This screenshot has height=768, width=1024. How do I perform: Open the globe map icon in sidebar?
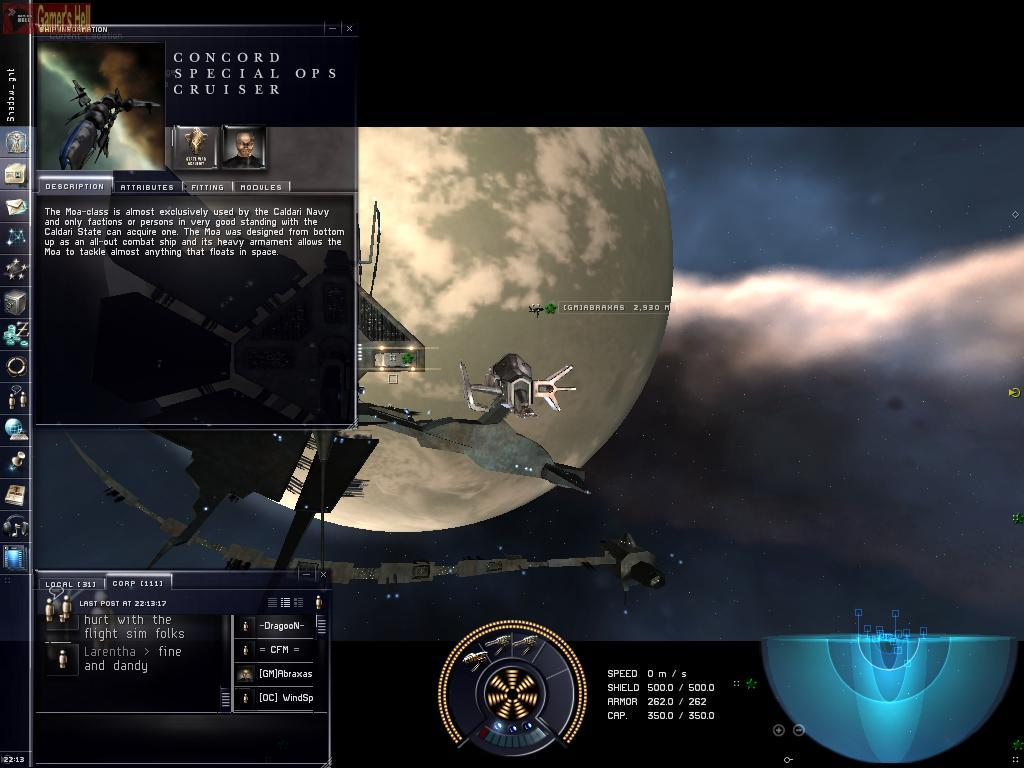pos(16,429)
